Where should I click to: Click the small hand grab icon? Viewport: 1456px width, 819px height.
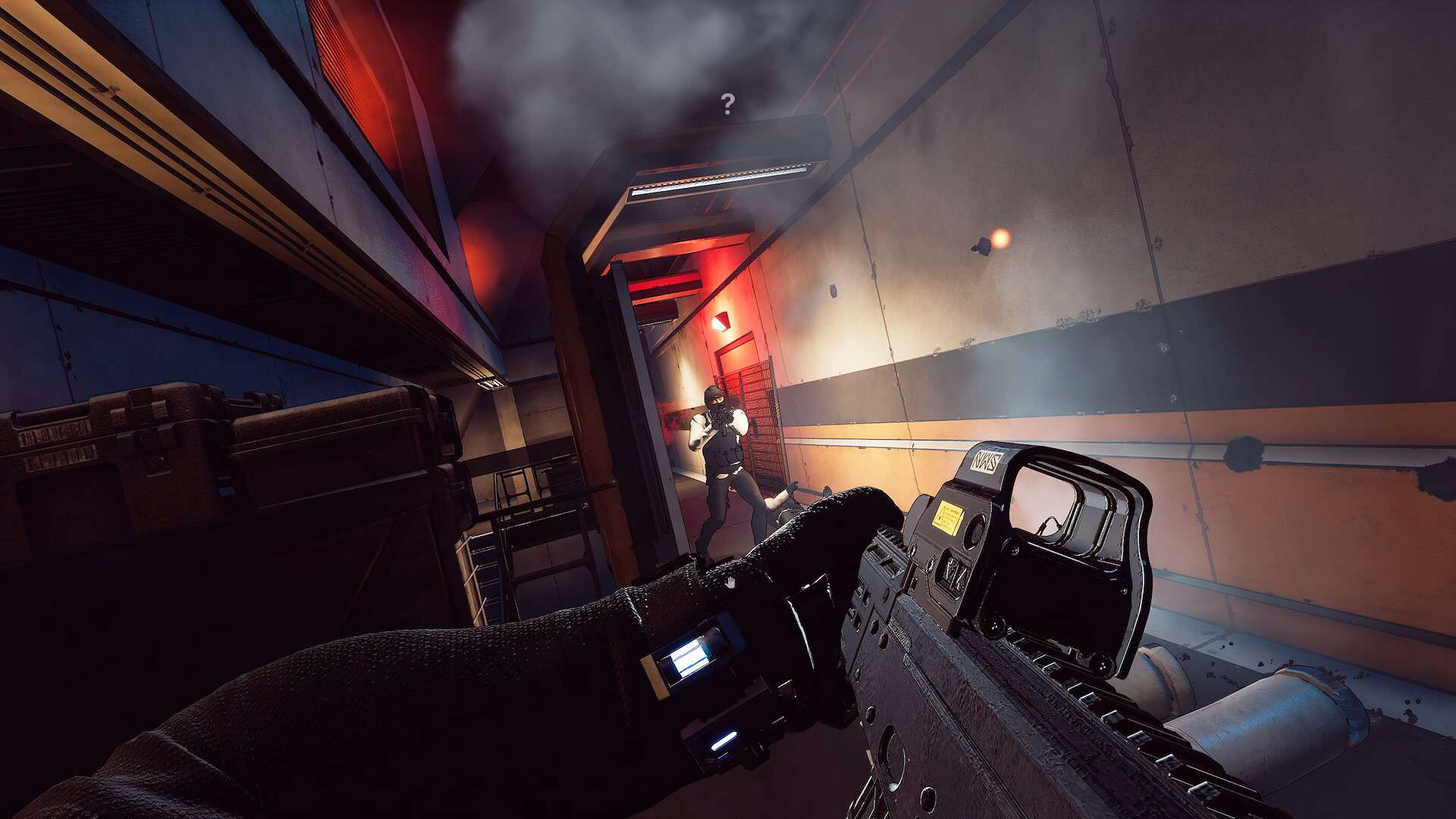[x=730, y=583]
